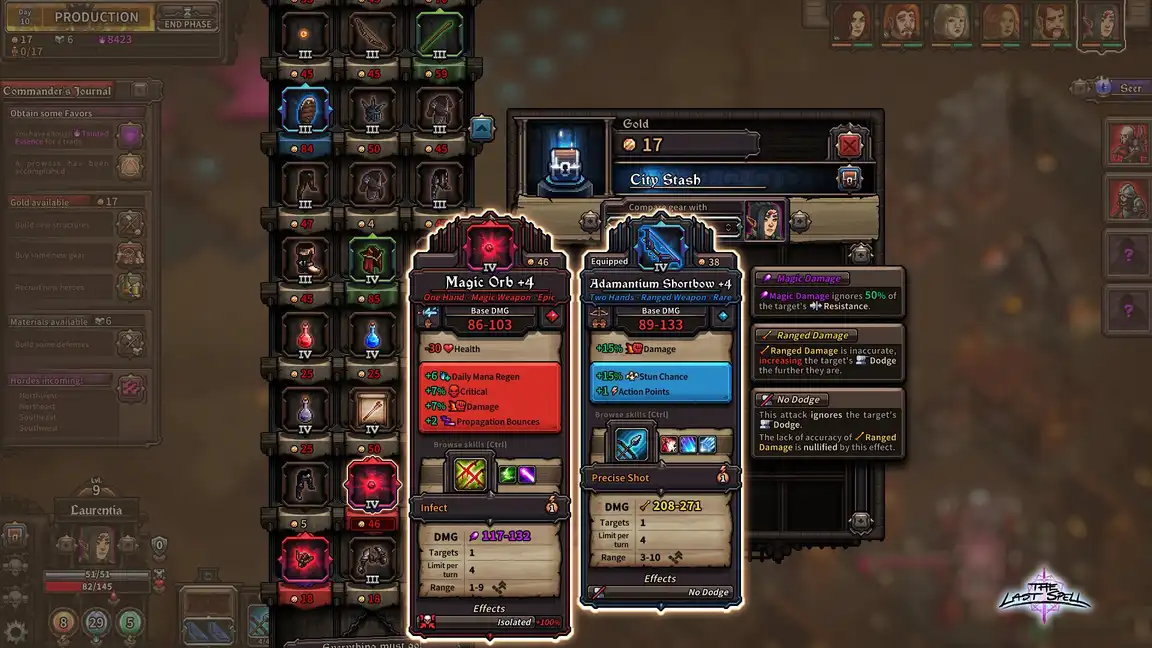Open the City Stash chest button
1152x648 pixels.
point(849,180)
